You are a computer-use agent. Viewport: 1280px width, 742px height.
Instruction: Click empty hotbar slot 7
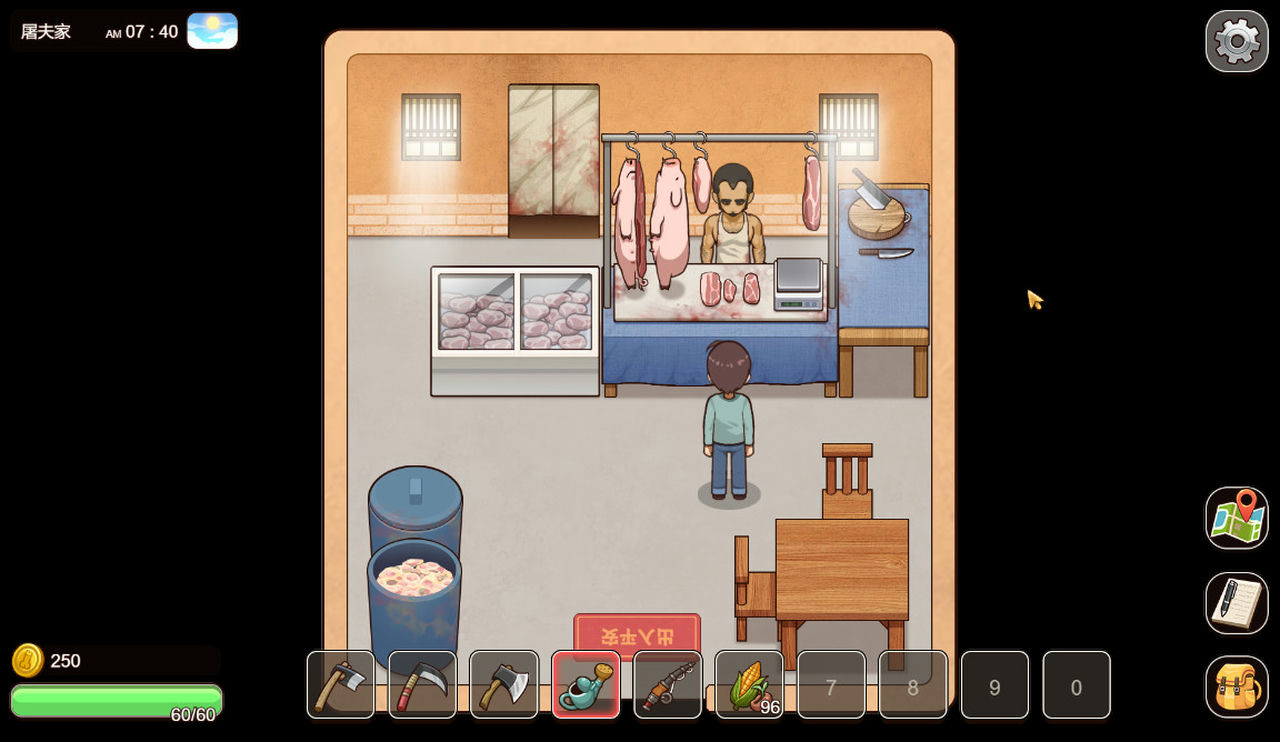(x=831, y=686)
